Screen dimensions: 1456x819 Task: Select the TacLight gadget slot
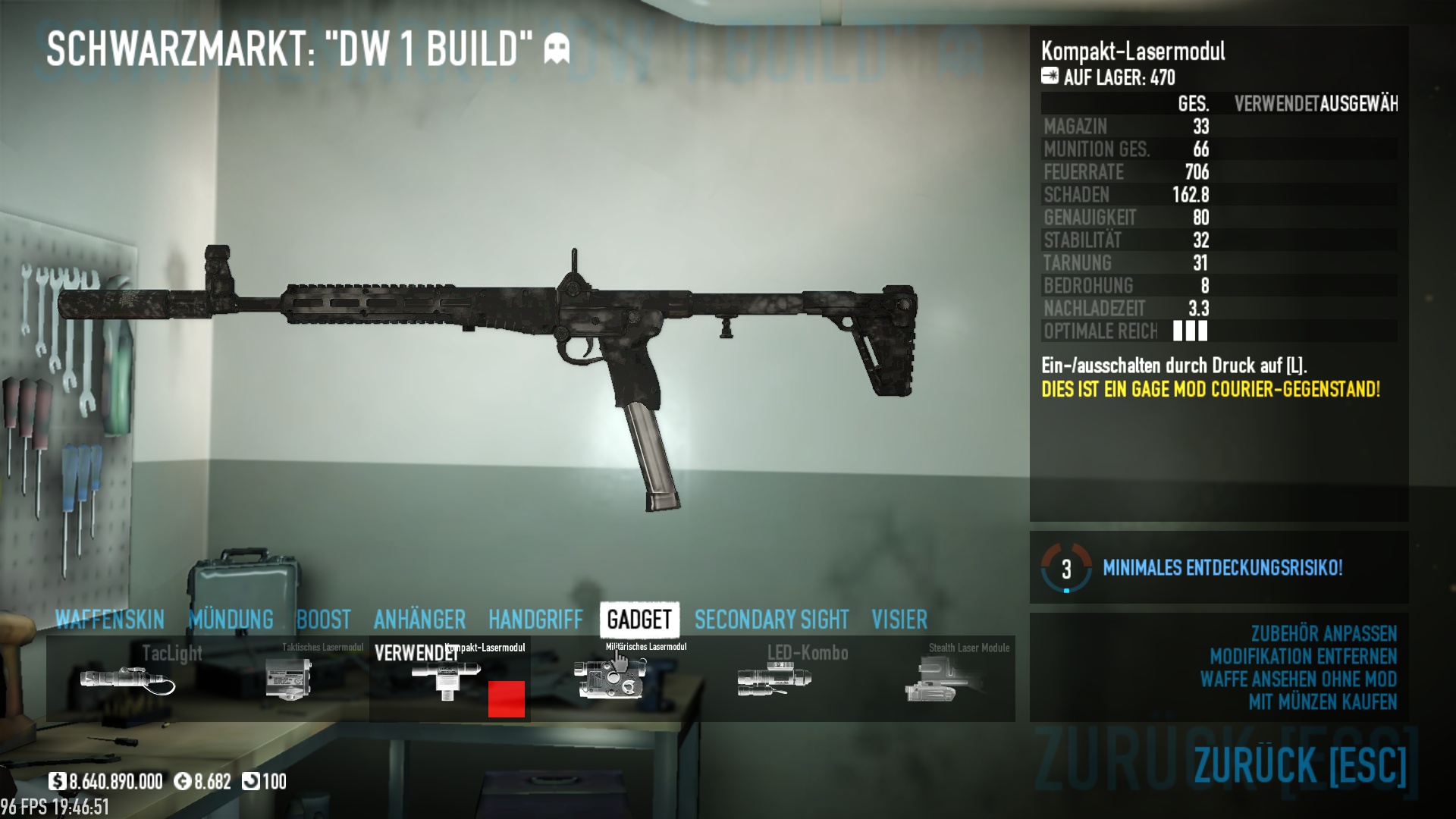127,679
